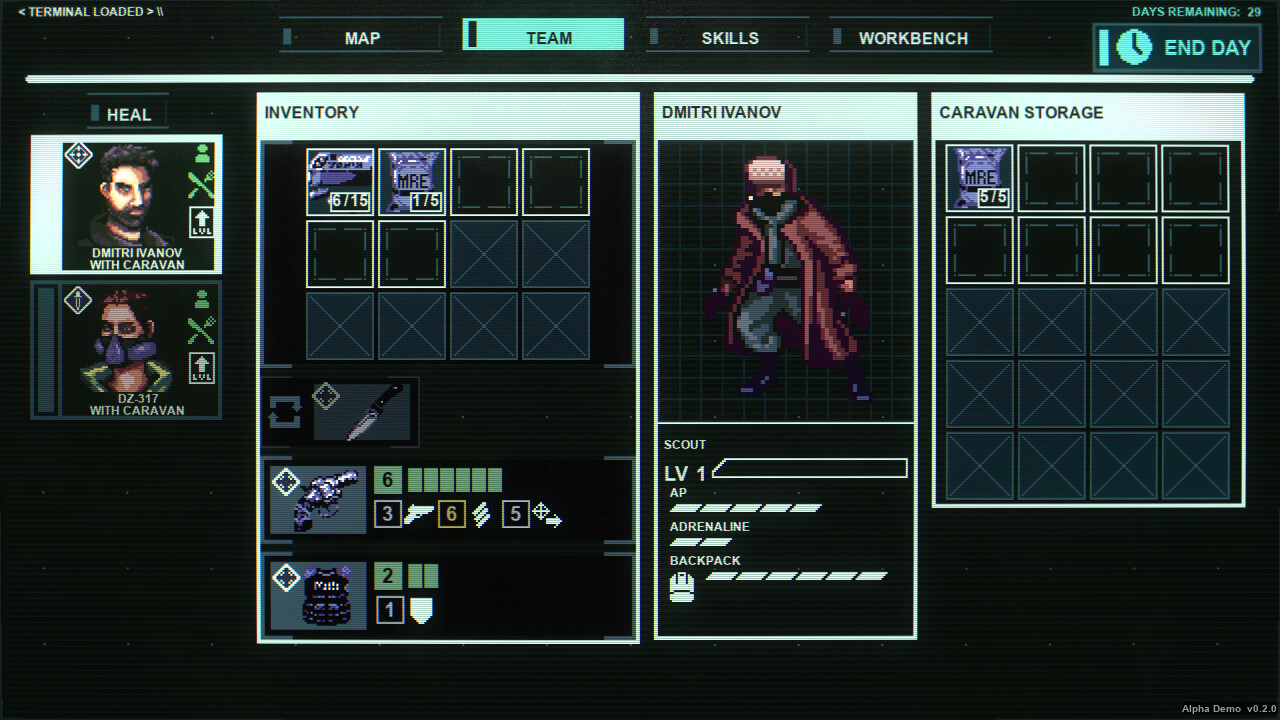Select the revolver in the weapon slot
Image resolution: width=1280 pixels, height=720 pixels.
tap(320, 498)
